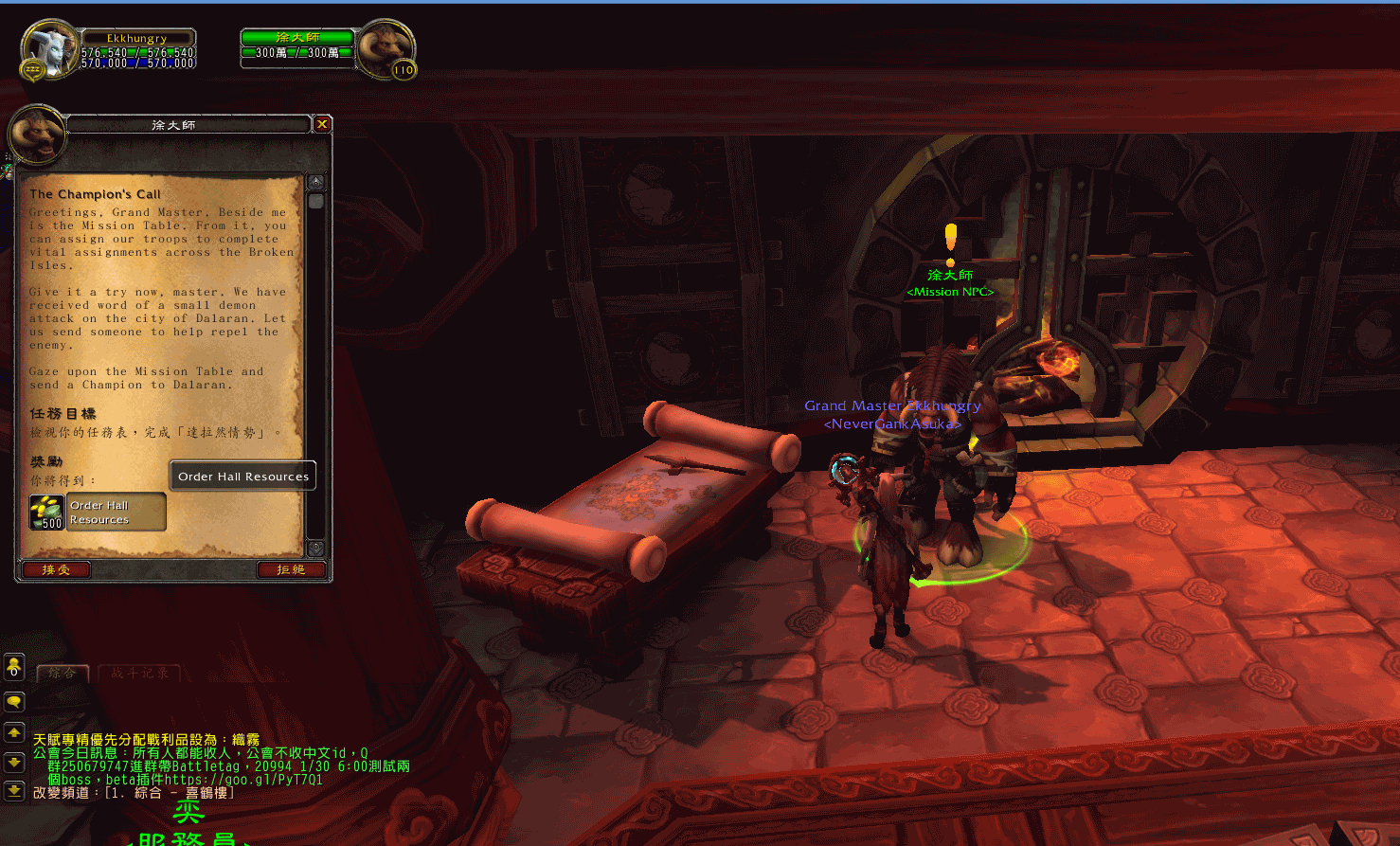Screen dimensions: 1400x846
Task: Switch to the 综合 chat tab
Action: 63,674
